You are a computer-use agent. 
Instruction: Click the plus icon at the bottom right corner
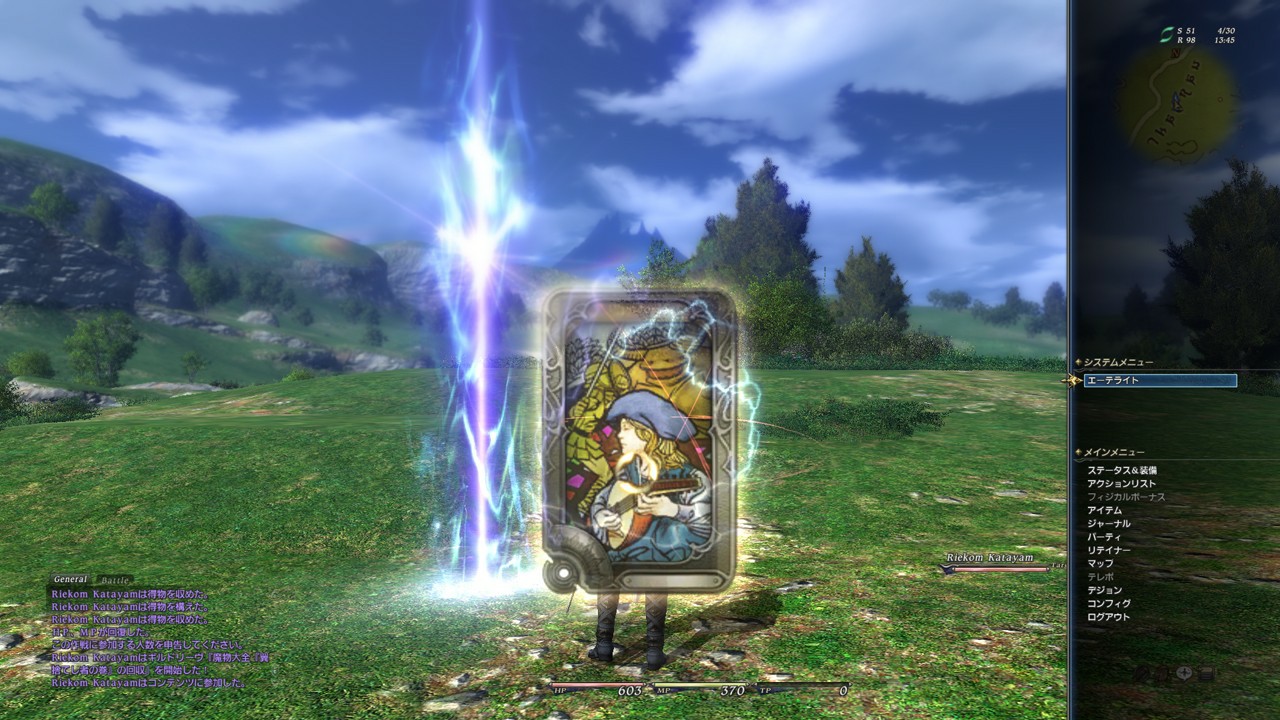(1184, 674)
